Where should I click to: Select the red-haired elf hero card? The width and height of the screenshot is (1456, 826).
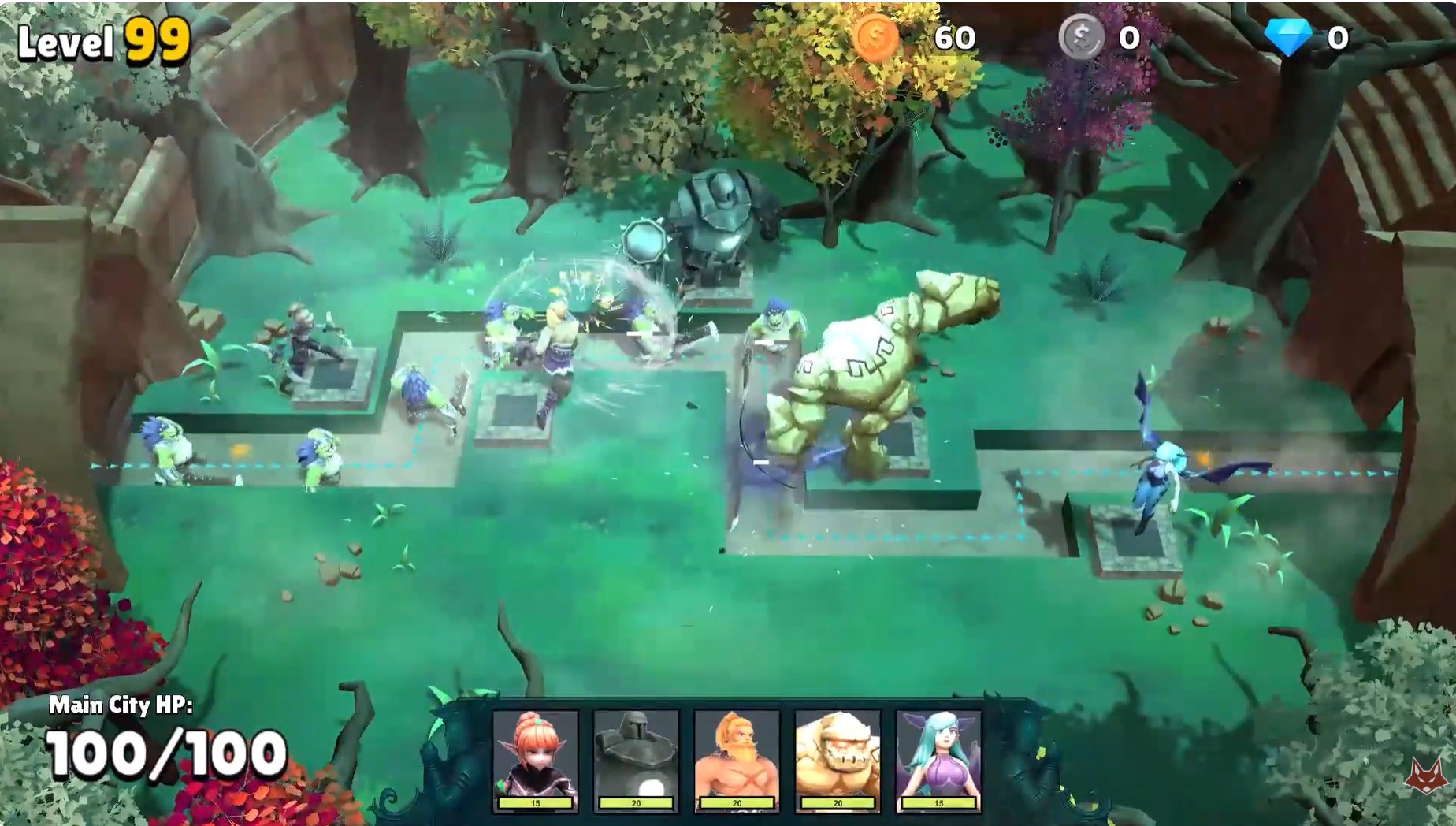coord(535,759)
